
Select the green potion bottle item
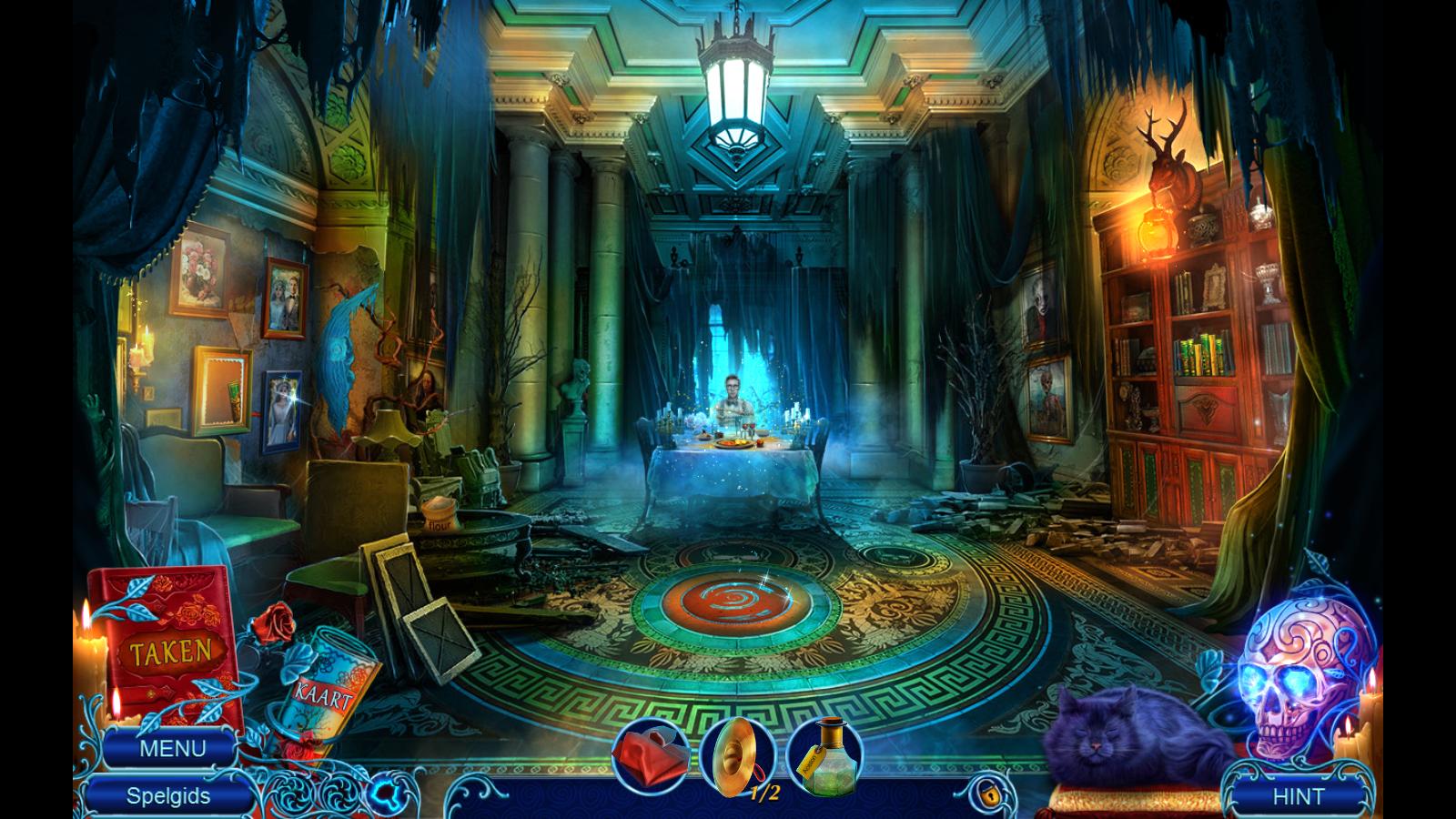click(824, 755)
